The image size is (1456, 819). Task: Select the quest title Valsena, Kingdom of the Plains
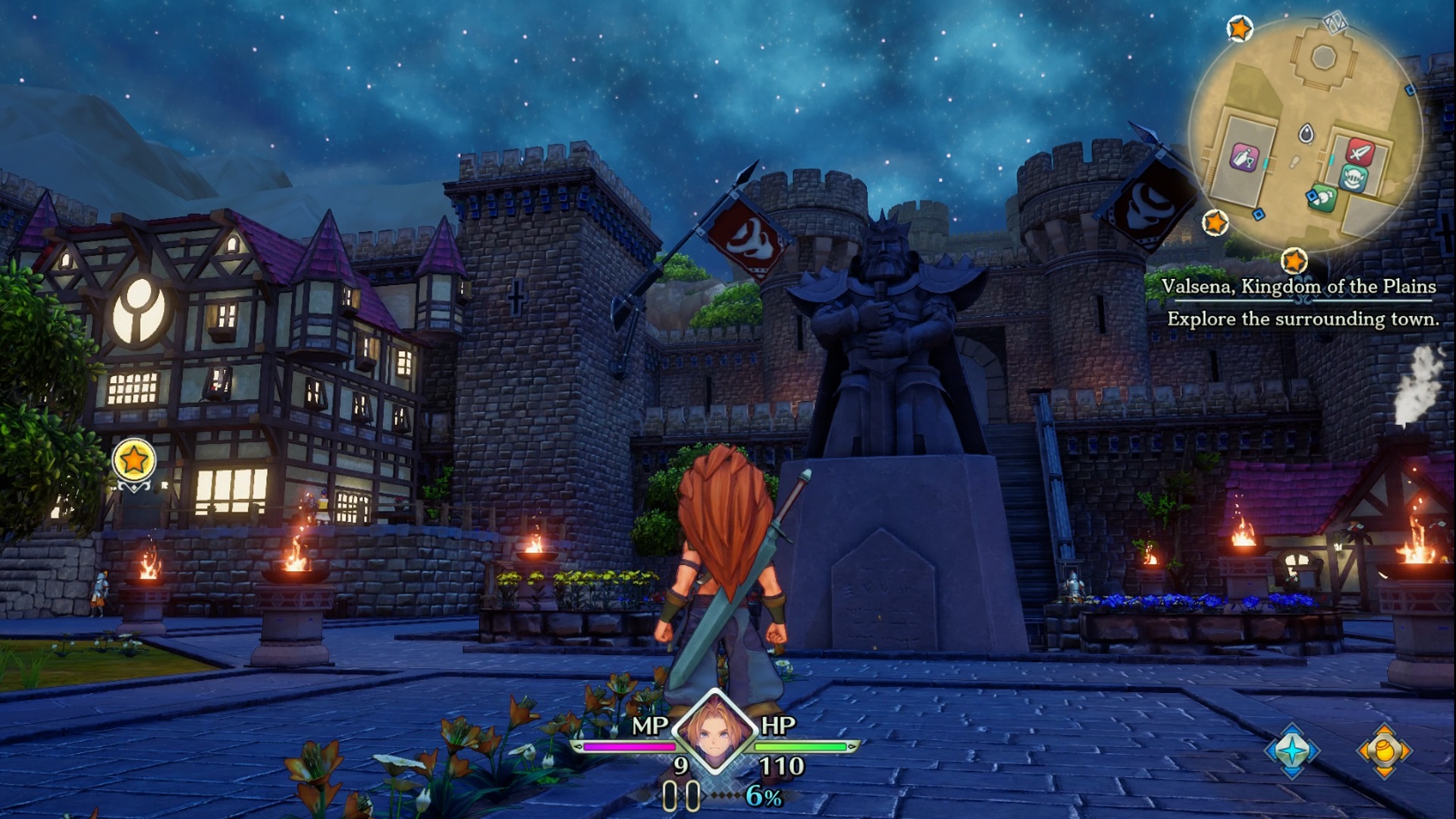(1298, 287)
